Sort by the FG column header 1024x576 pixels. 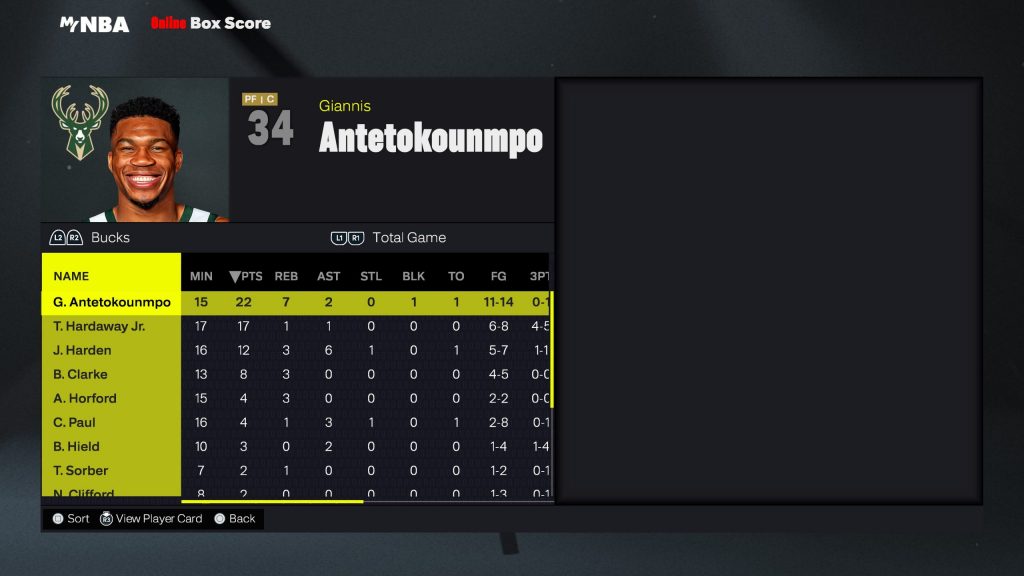click(x=498, y=276)
